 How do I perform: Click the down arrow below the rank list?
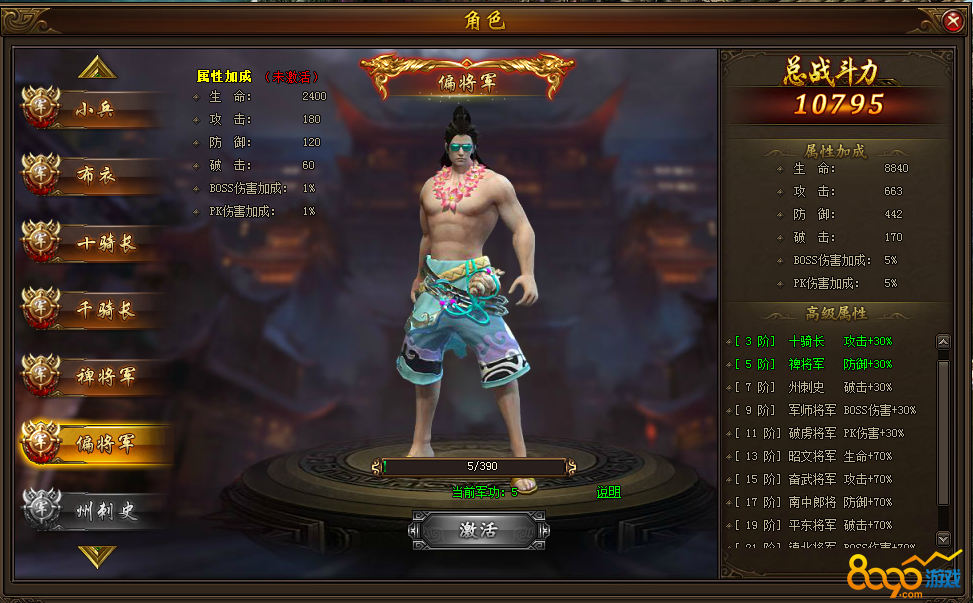pos(97,555)
